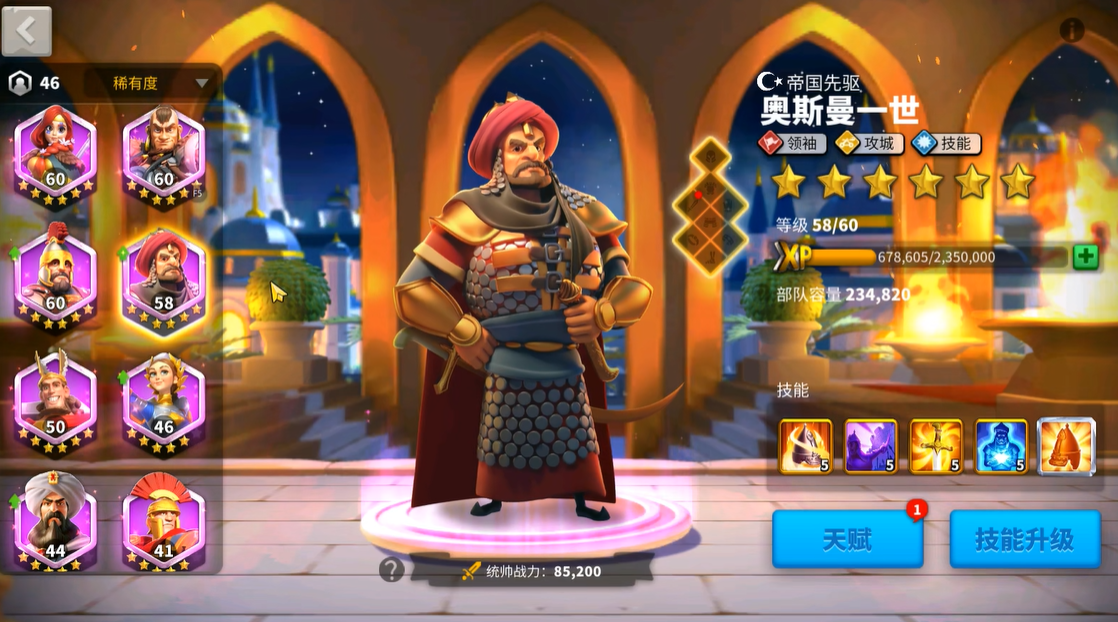1118x622 pixels.
Task: Select the red-hooded level 60 commander
Action: 56,153
